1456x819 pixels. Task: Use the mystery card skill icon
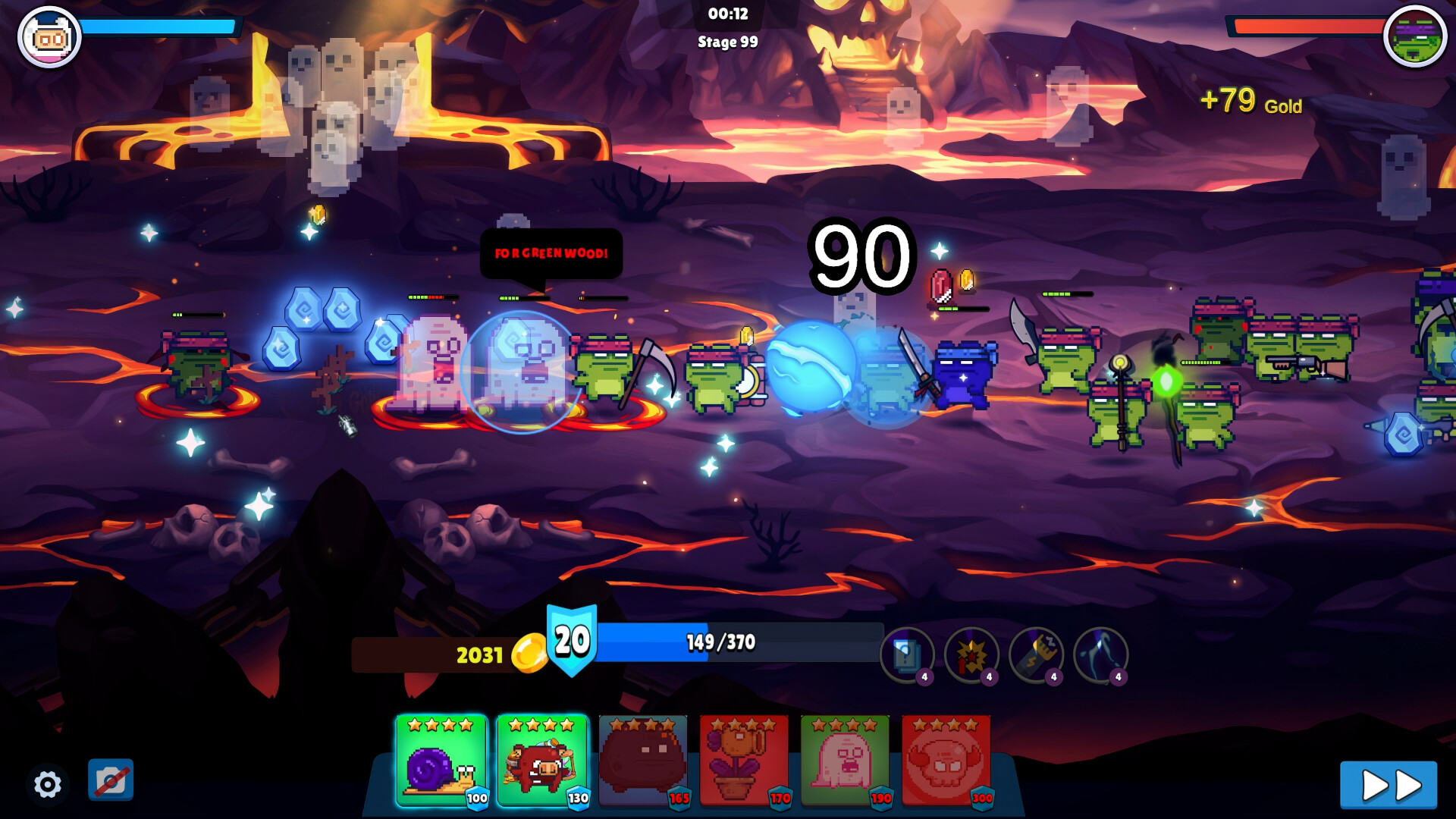pyautogui.click(x=907, y=655)
